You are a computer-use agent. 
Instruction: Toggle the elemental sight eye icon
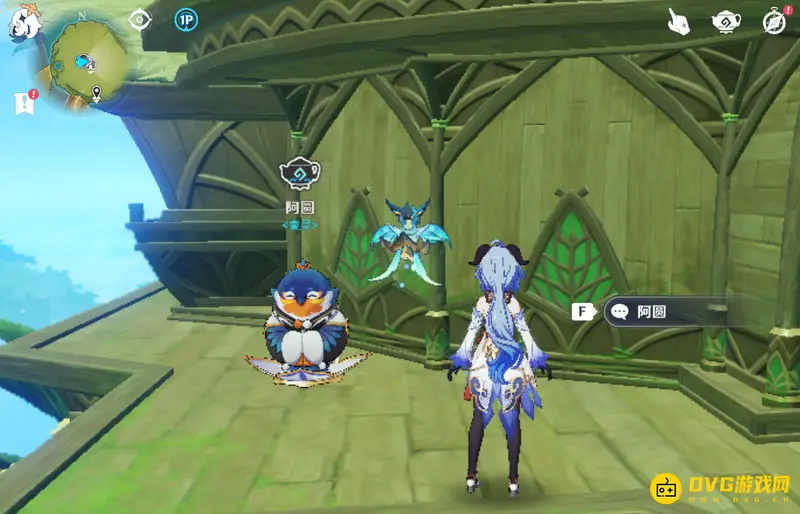(140, 19)
